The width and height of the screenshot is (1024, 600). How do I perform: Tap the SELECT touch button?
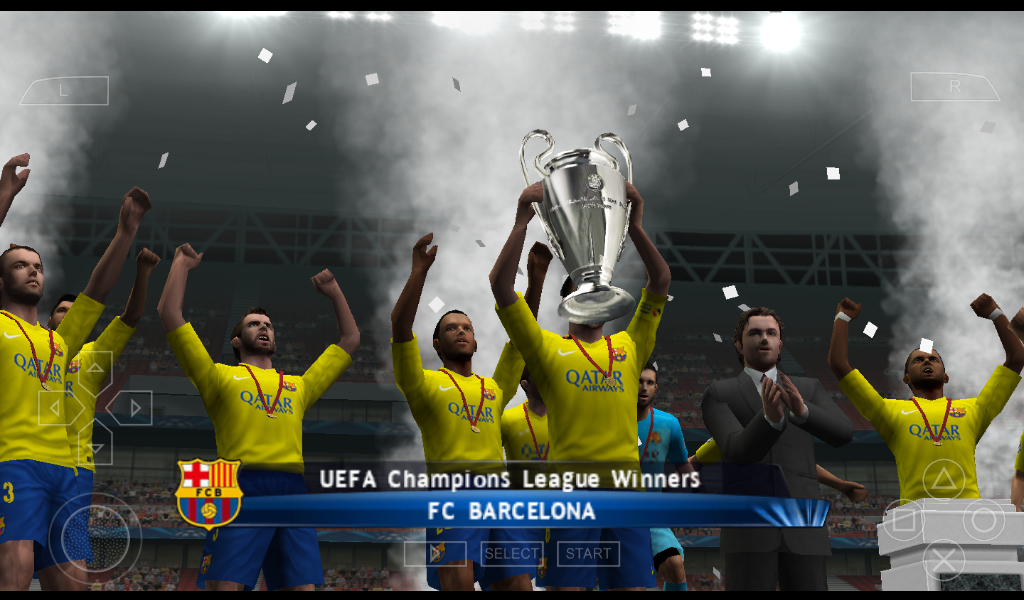point(512,553)
